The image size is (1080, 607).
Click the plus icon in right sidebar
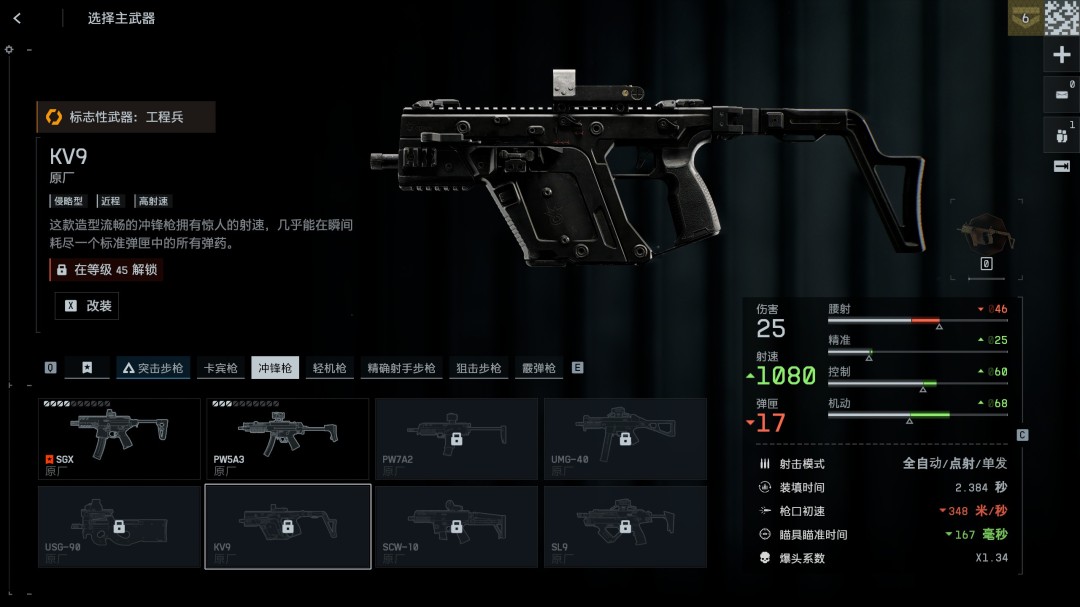pyautogui.click(x=1062, y=55)
